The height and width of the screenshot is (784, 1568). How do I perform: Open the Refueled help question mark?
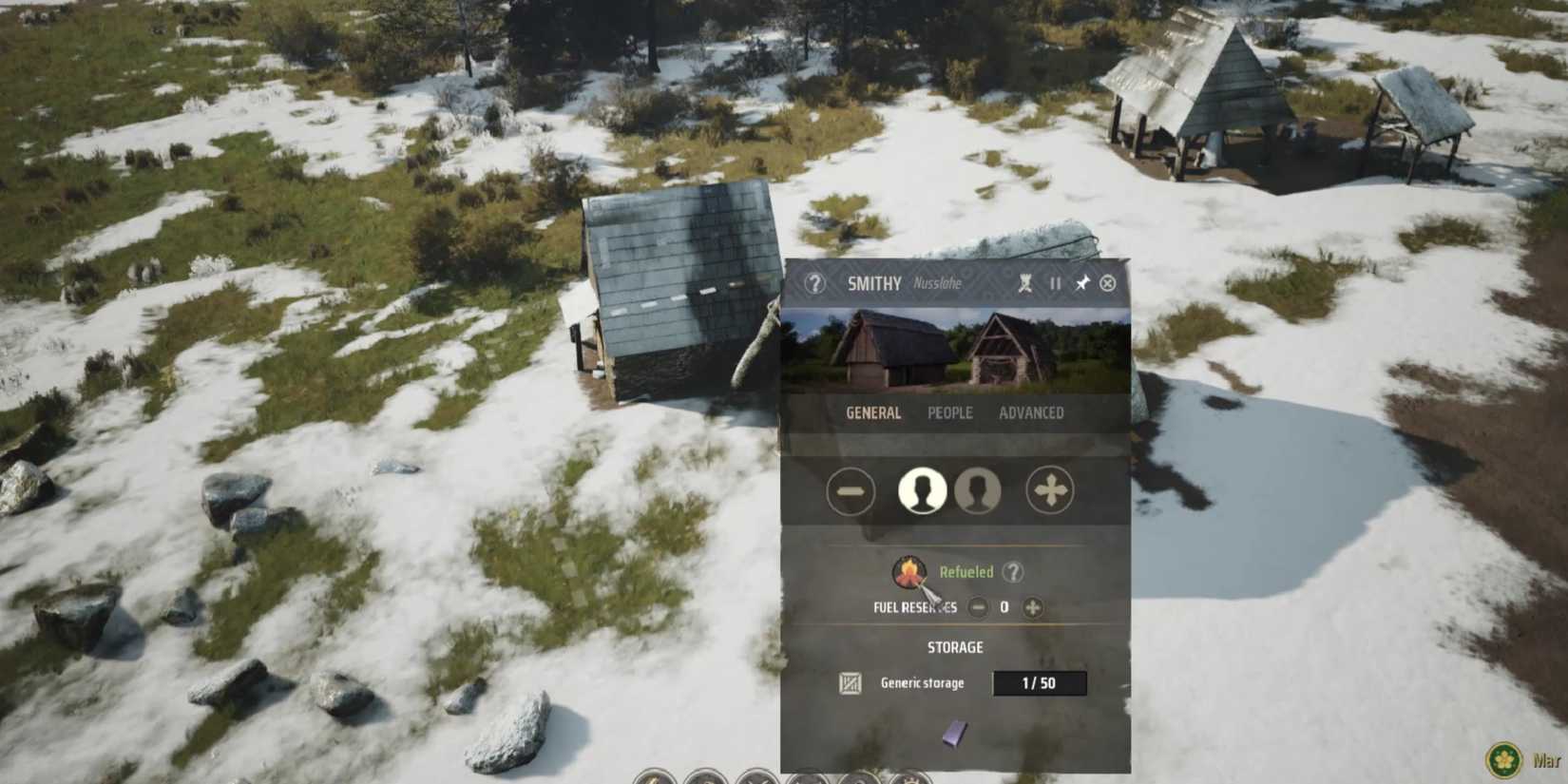[x=1013, y=571]
